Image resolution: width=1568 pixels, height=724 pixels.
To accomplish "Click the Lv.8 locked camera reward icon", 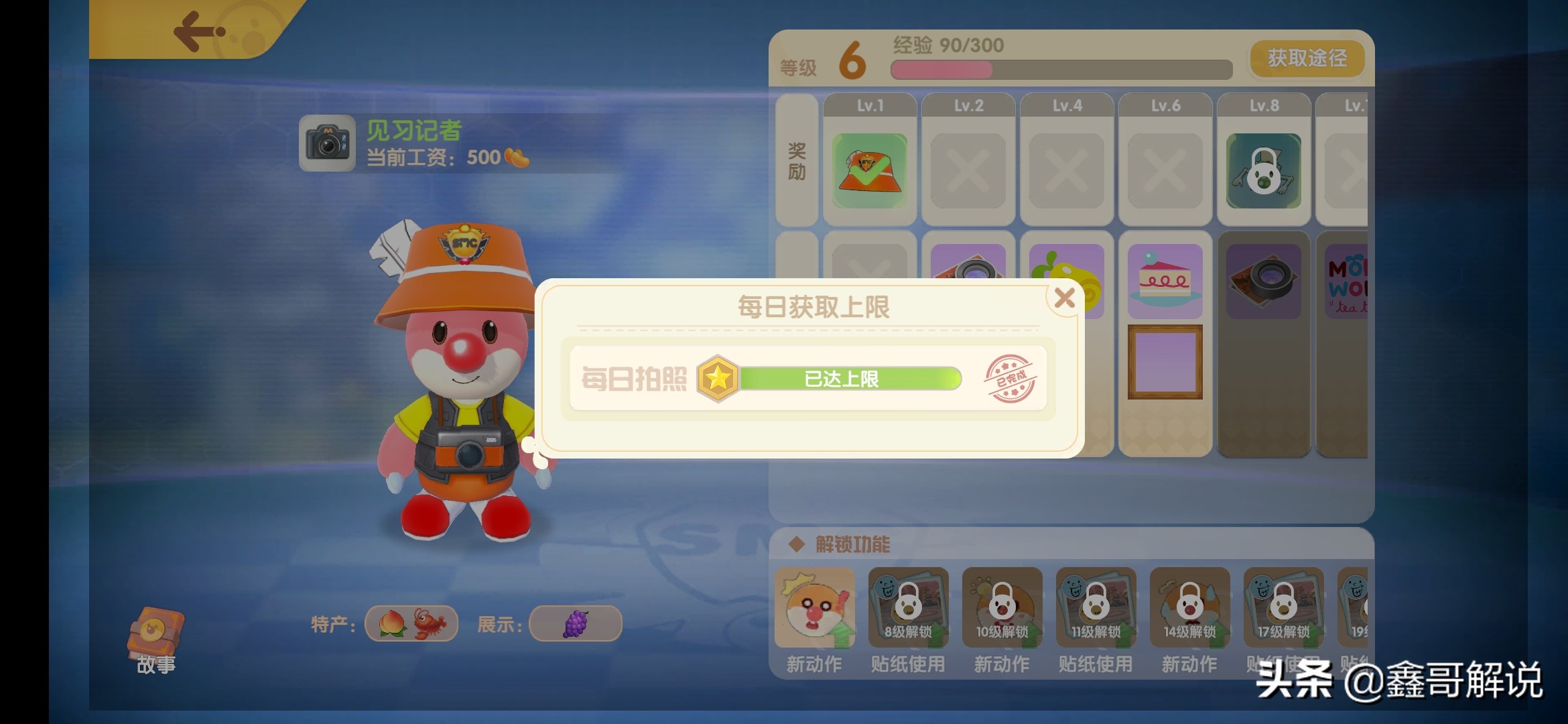I will click(1262, 170).
